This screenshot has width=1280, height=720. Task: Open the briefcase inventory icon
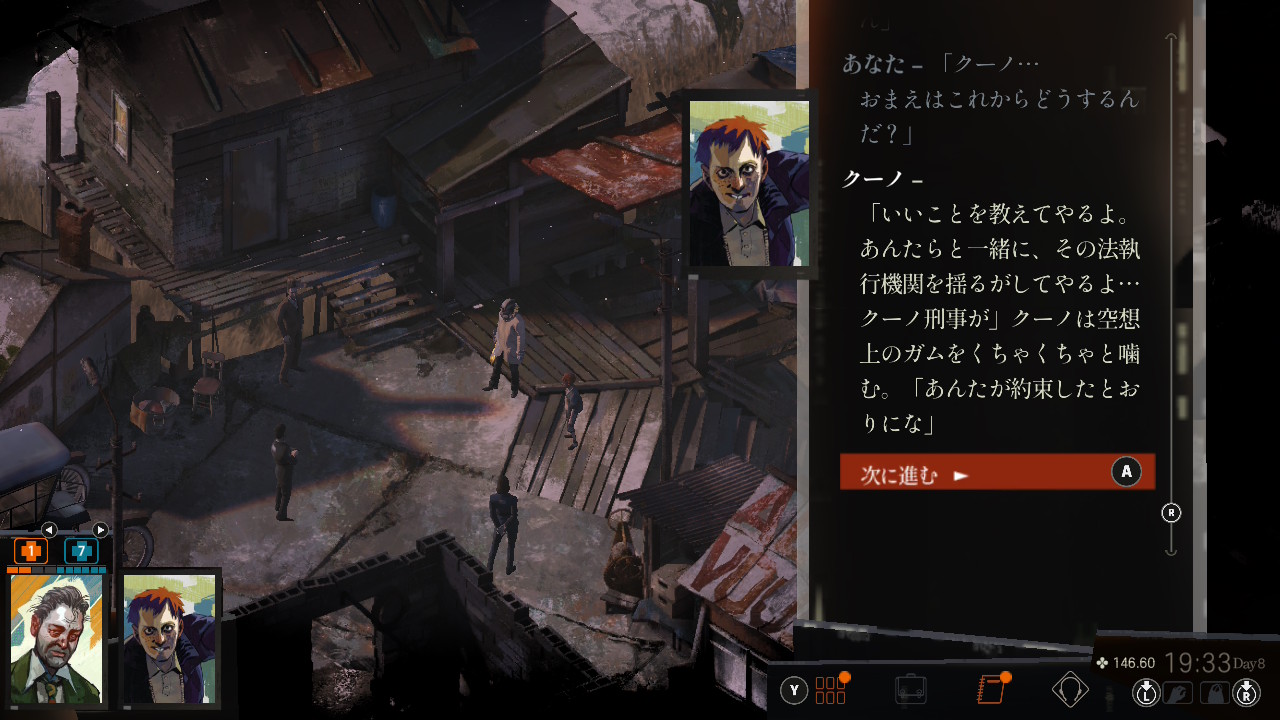pos(910,690)
